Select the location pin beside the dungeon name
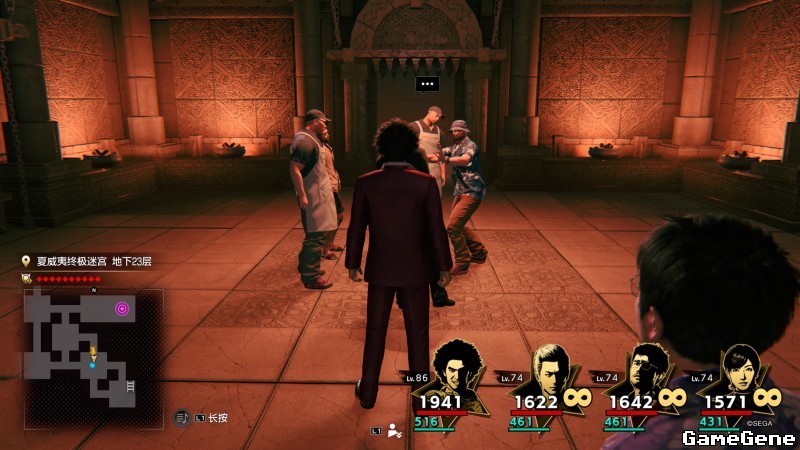The height and width of the screenshot is (450, 800). [27, 261]
